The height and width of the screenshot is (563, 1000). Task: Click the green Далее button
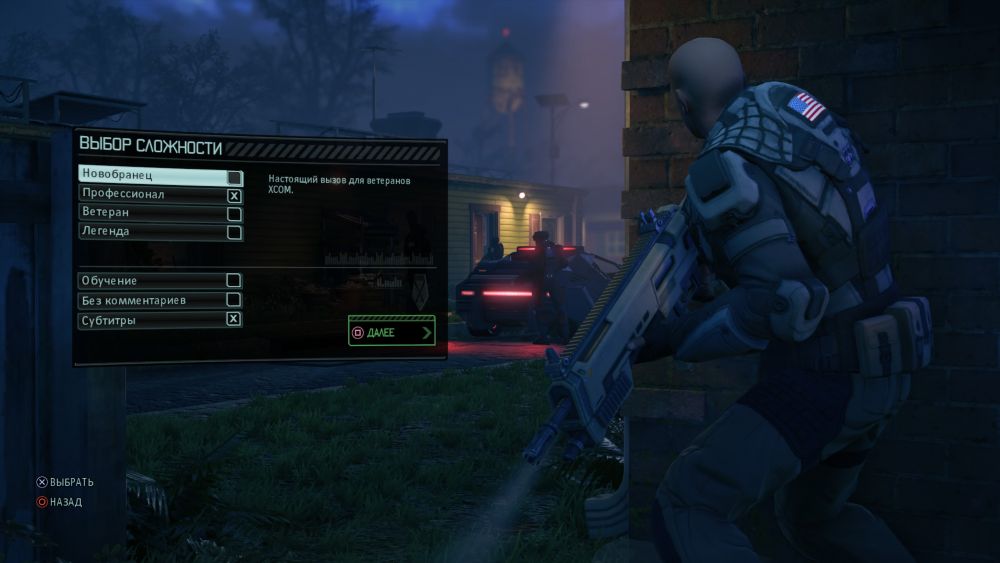(392, 333)
